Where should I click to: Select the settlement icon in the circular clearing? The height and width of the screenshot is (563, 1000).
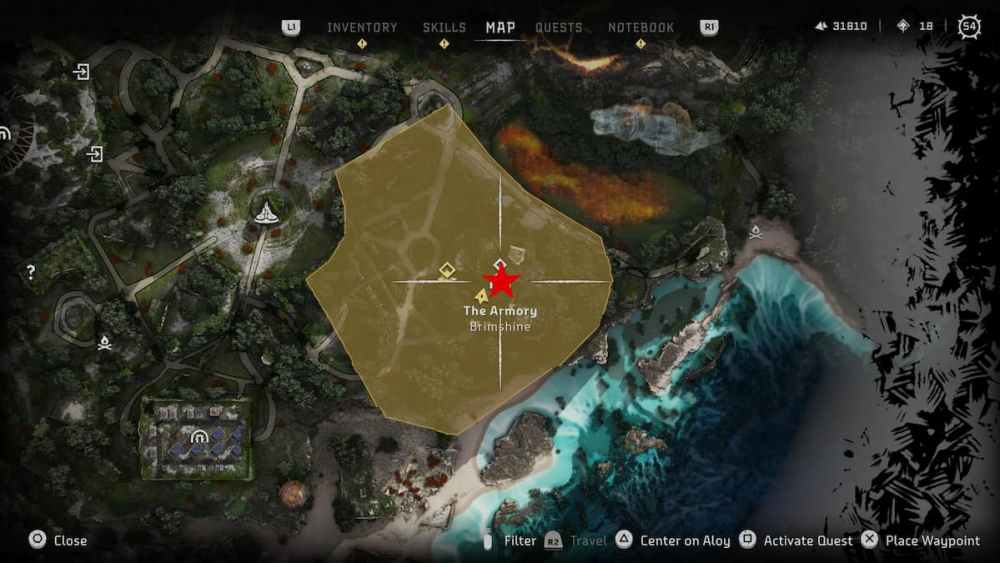[266, 212]
